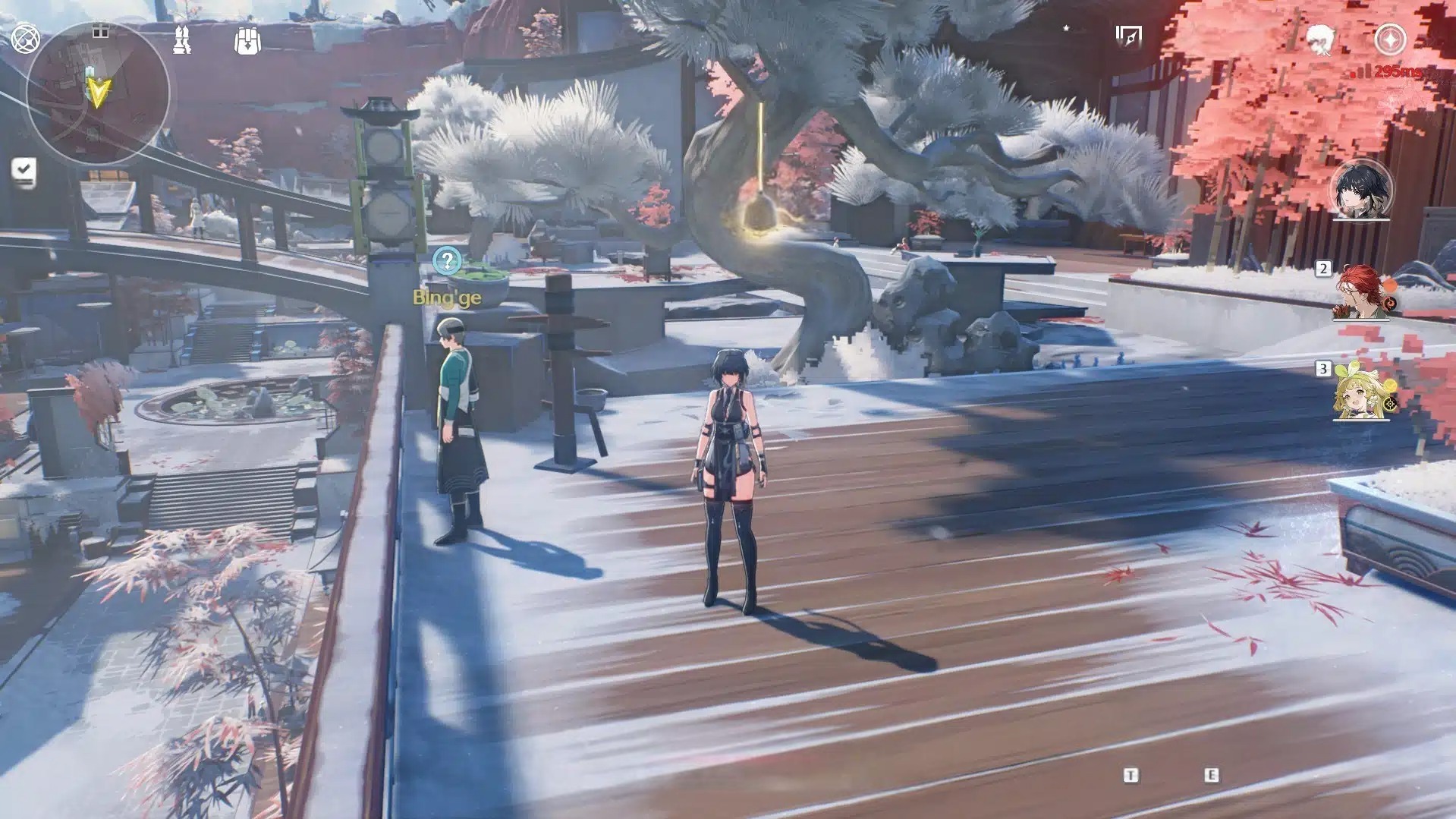1456x819 pixels.
Task: Click the compass frame icon
Action: coord(1128,36)
